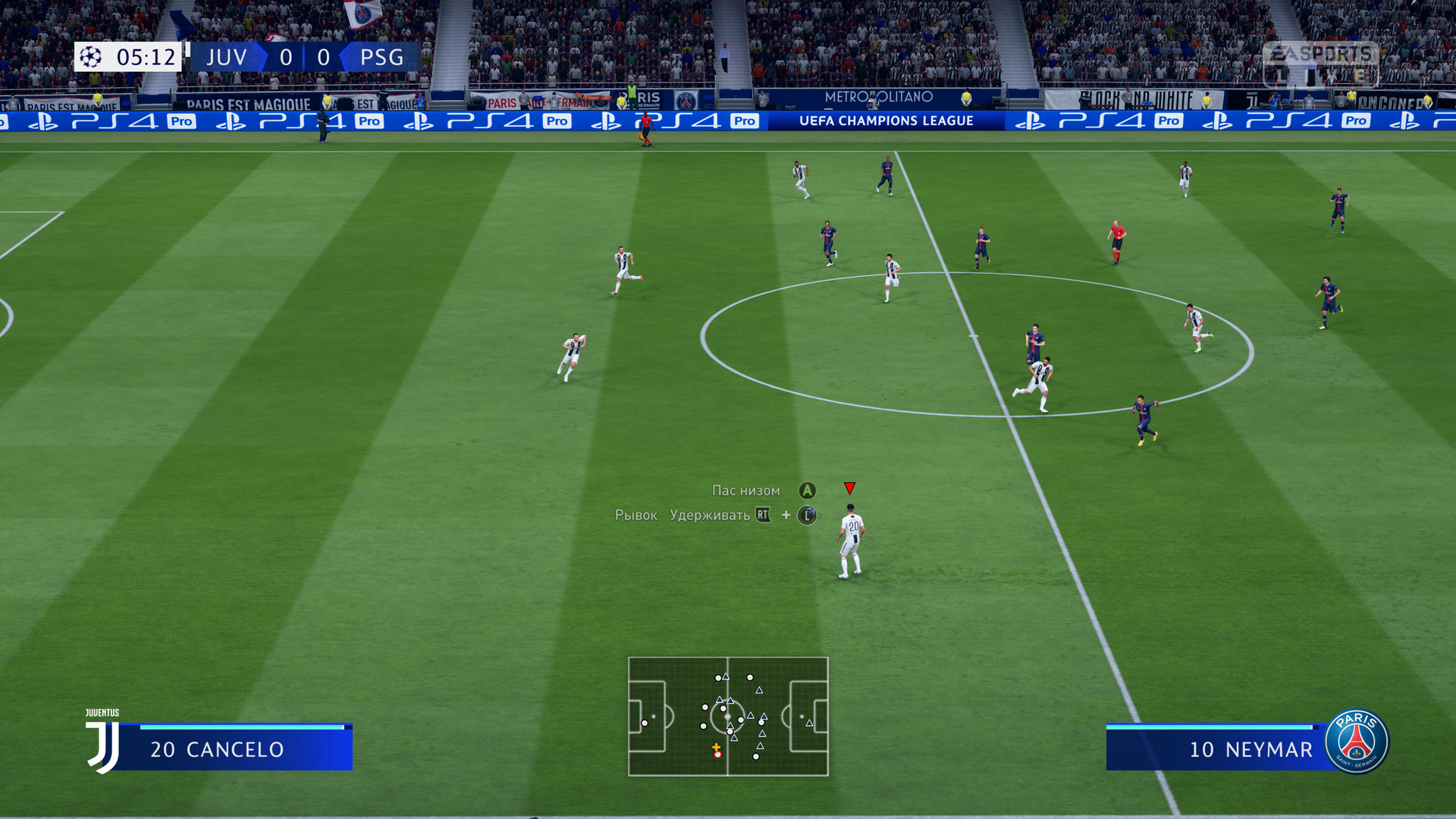
Task: Select the 10 Neymar player name panel
Action: (1221, 748)
